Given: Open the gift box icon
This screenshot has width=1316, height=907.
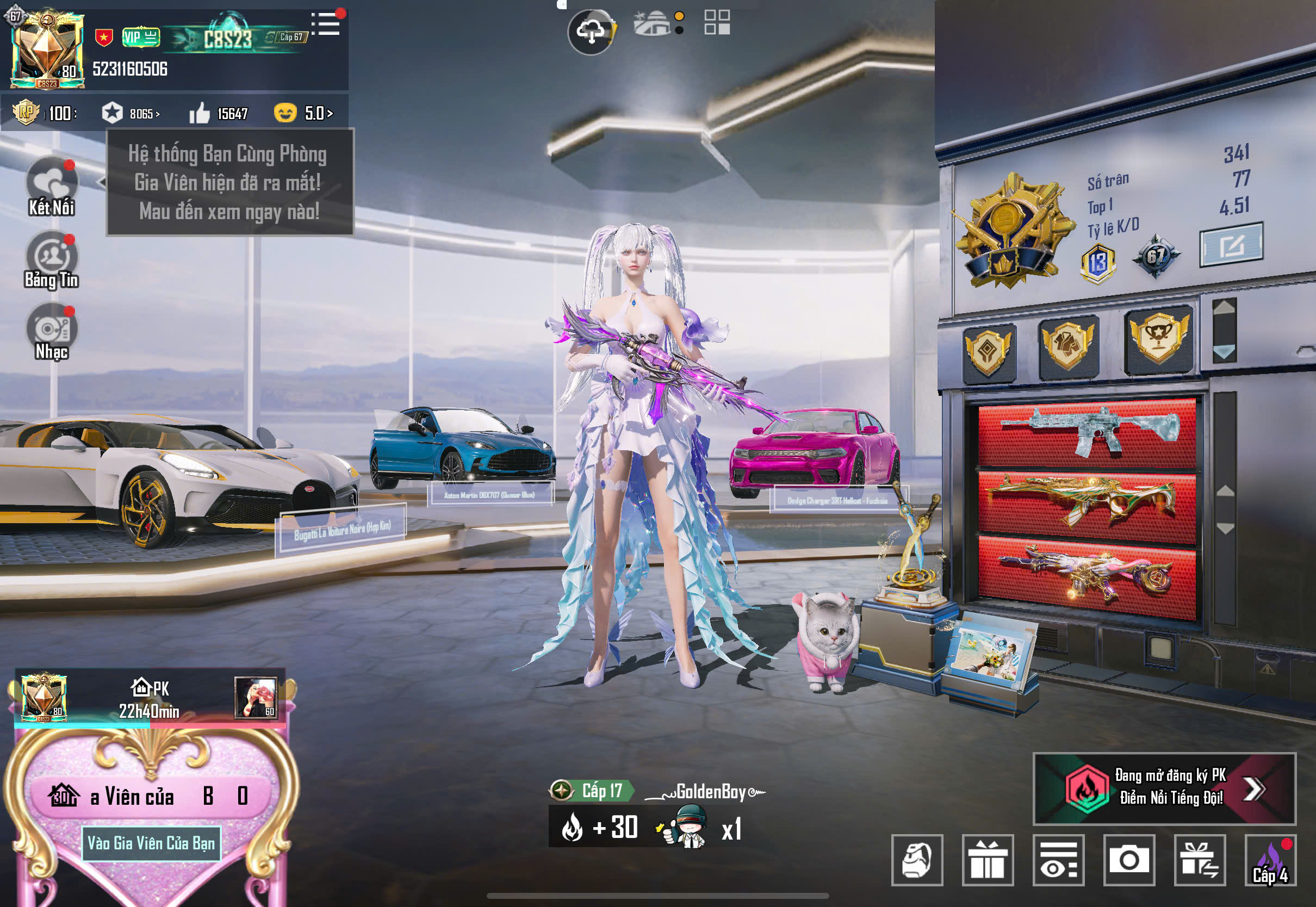Looking at the screenshot, I should point(988,860).
